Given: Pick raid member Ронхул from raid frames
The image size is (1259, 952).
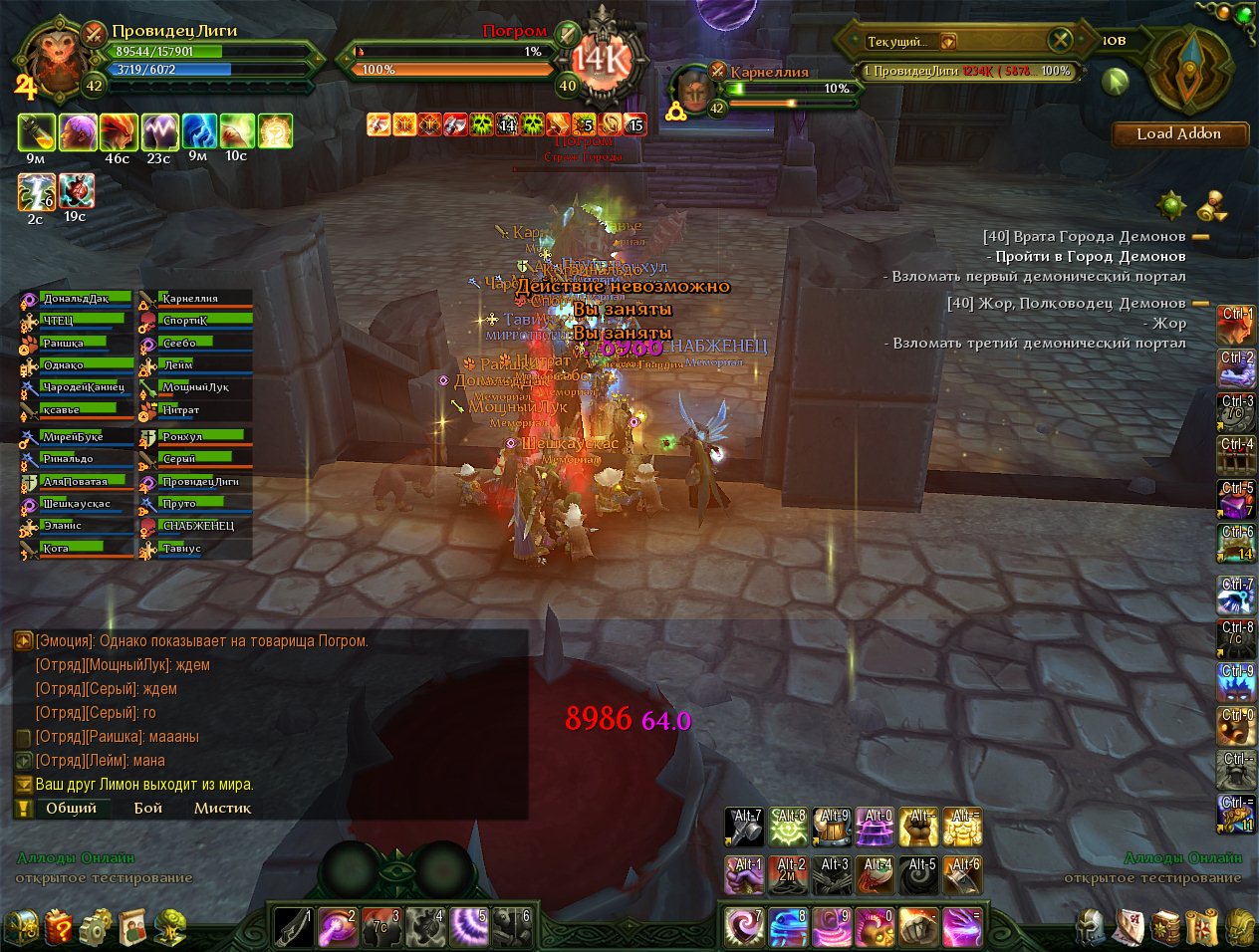Looking at the screenshot, I should coord(195,437).
